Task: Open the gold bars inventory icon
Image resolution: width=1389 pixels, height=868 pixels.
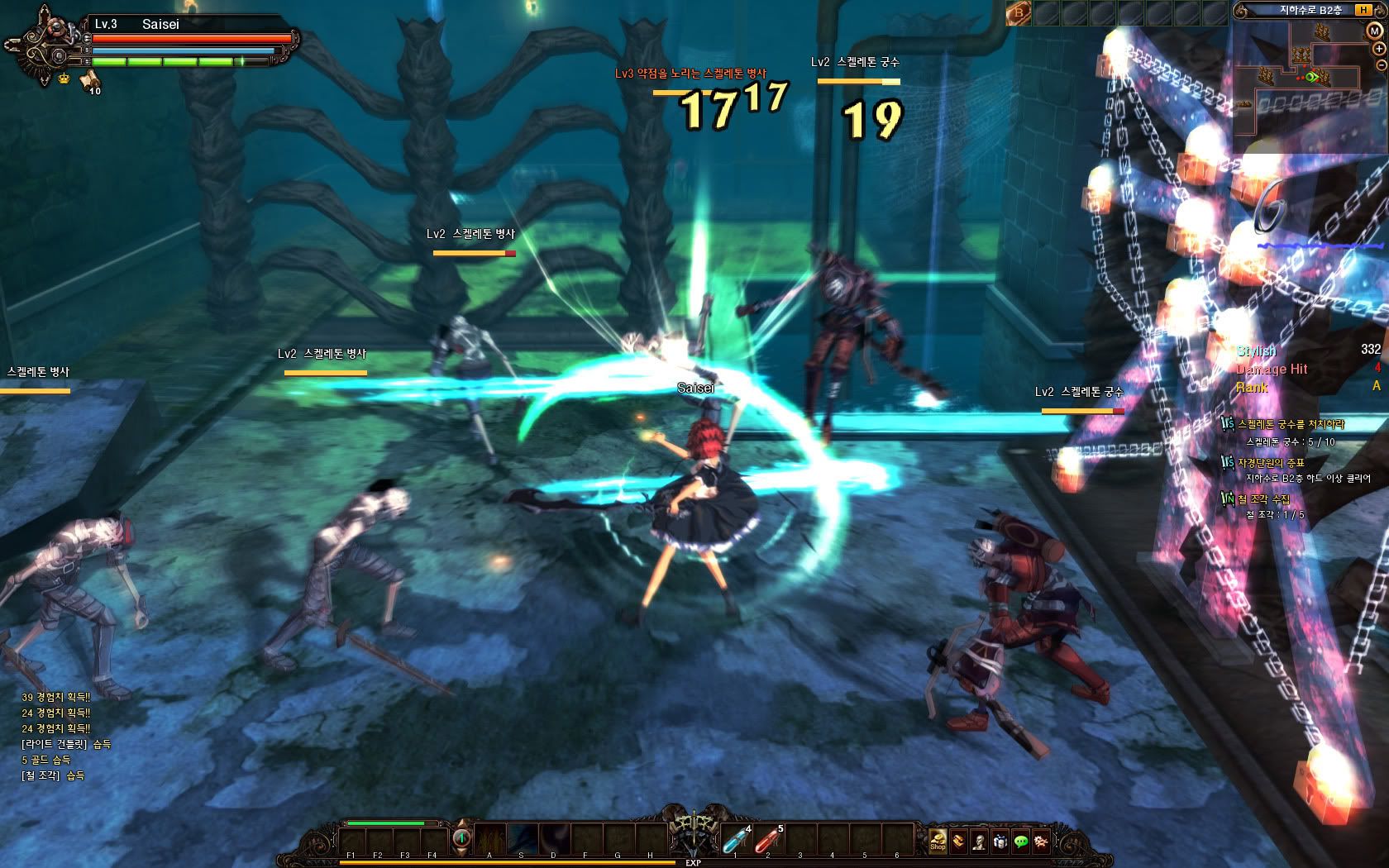Action: (958, 841)
